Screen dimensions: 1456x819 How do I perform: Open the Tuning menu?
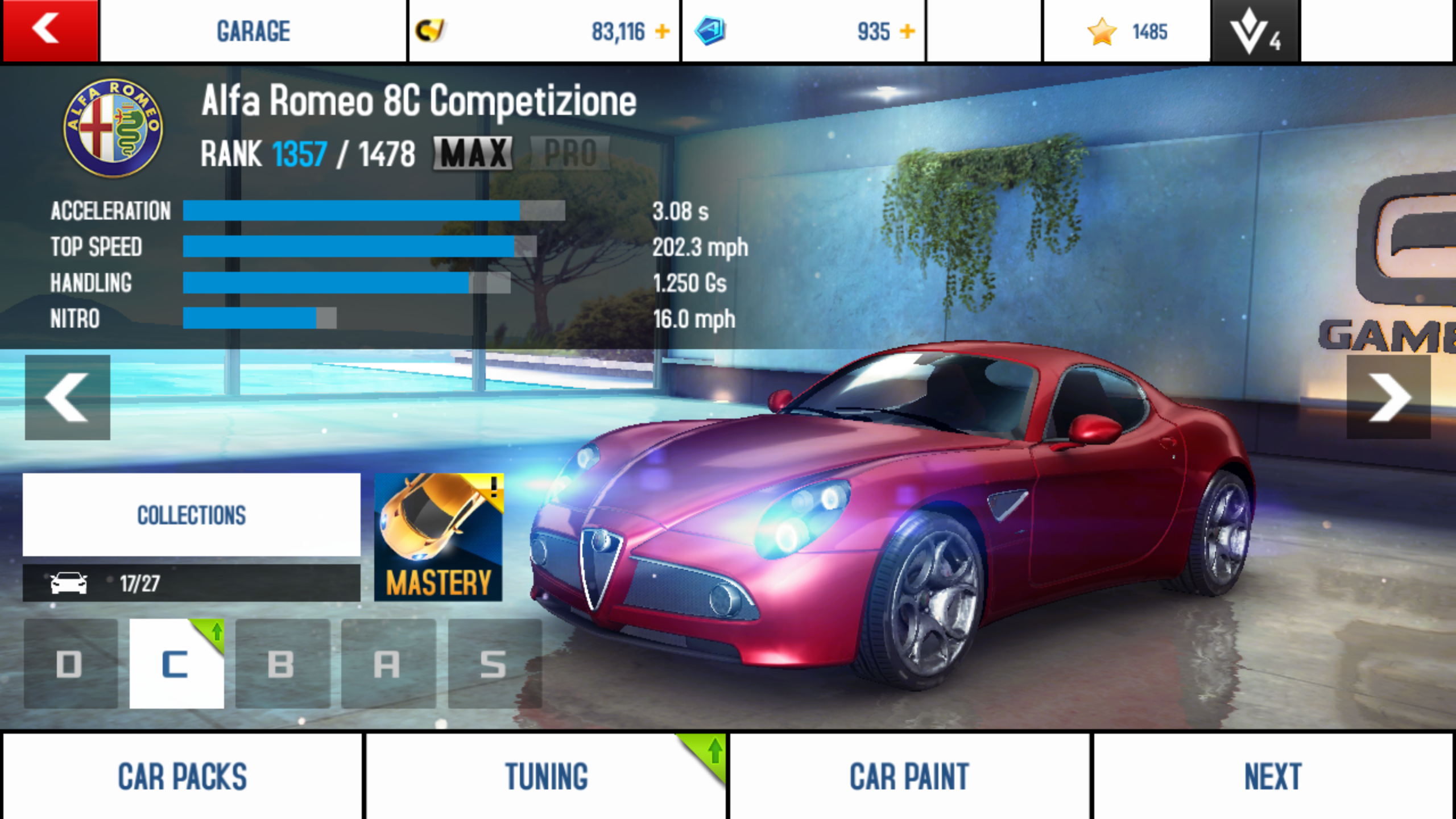coord(546,776)
